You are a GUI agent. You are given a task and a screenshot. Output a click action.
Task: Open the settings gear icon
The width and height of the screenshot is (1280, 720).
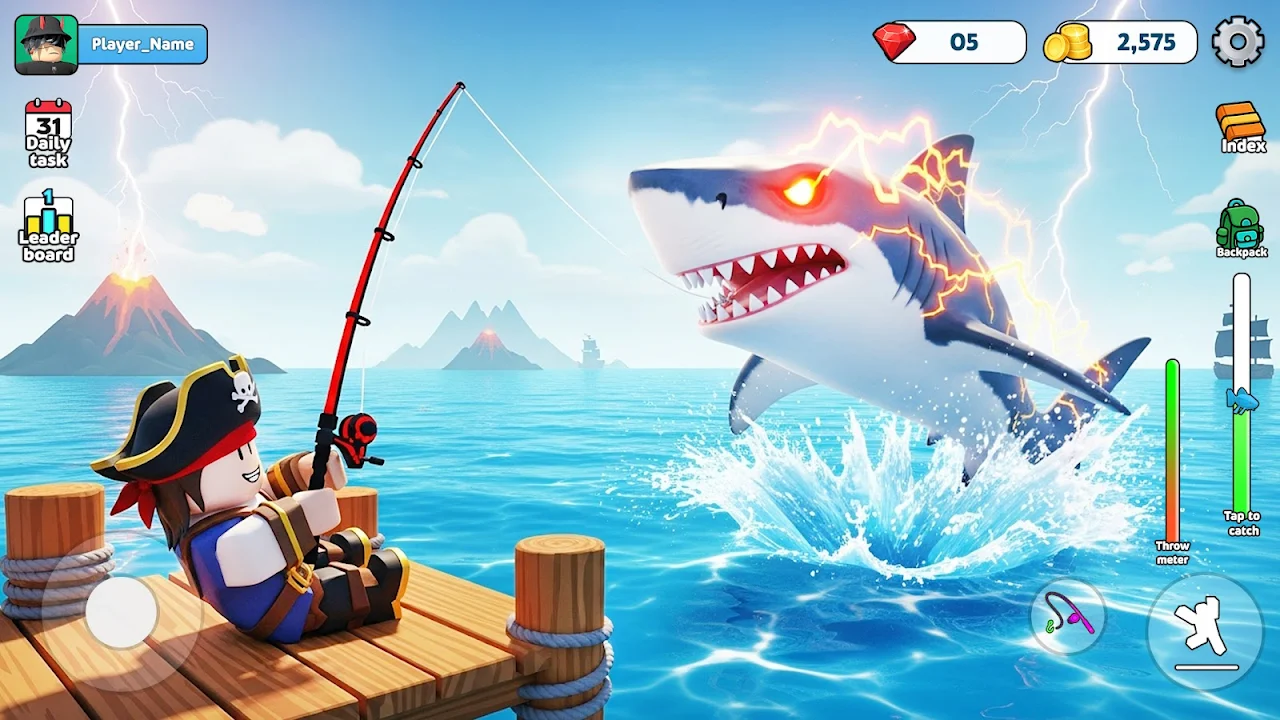tap(1238, 42)
